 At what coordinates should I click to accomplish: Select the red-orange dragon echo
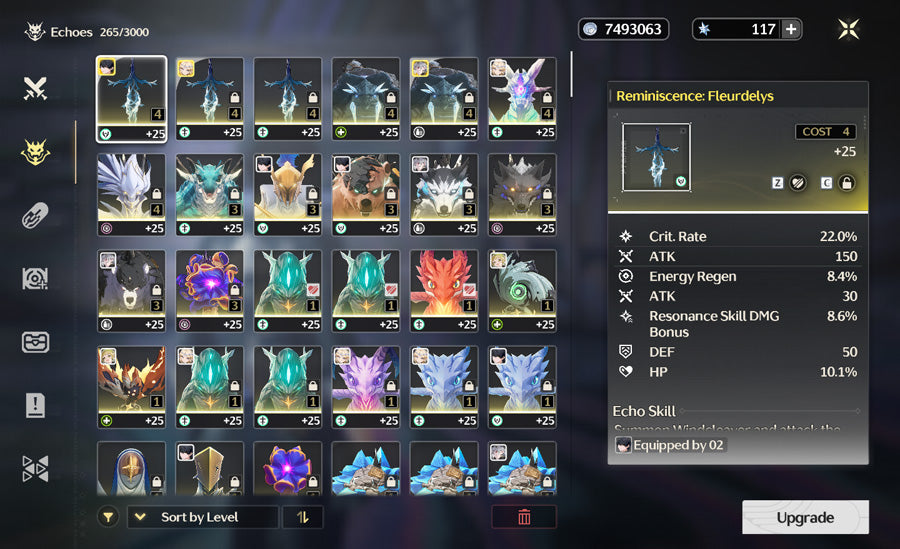tap(443, 290)
